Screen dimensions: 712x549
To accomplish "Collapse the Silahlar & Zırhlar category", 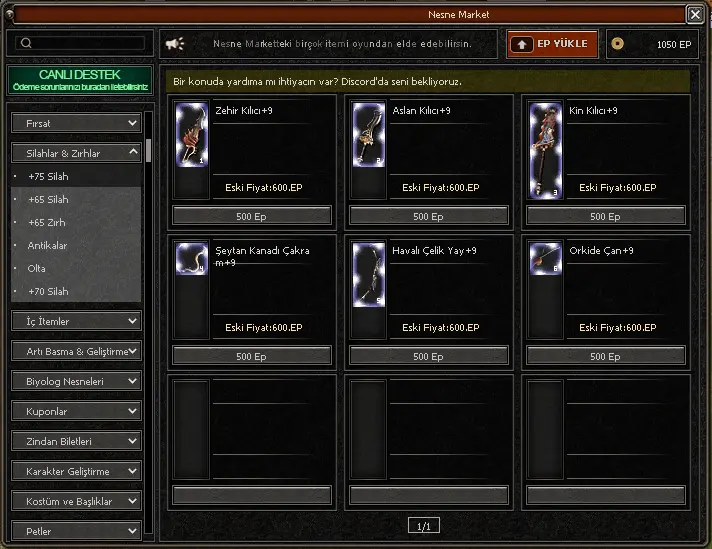I will click(76, 153).
